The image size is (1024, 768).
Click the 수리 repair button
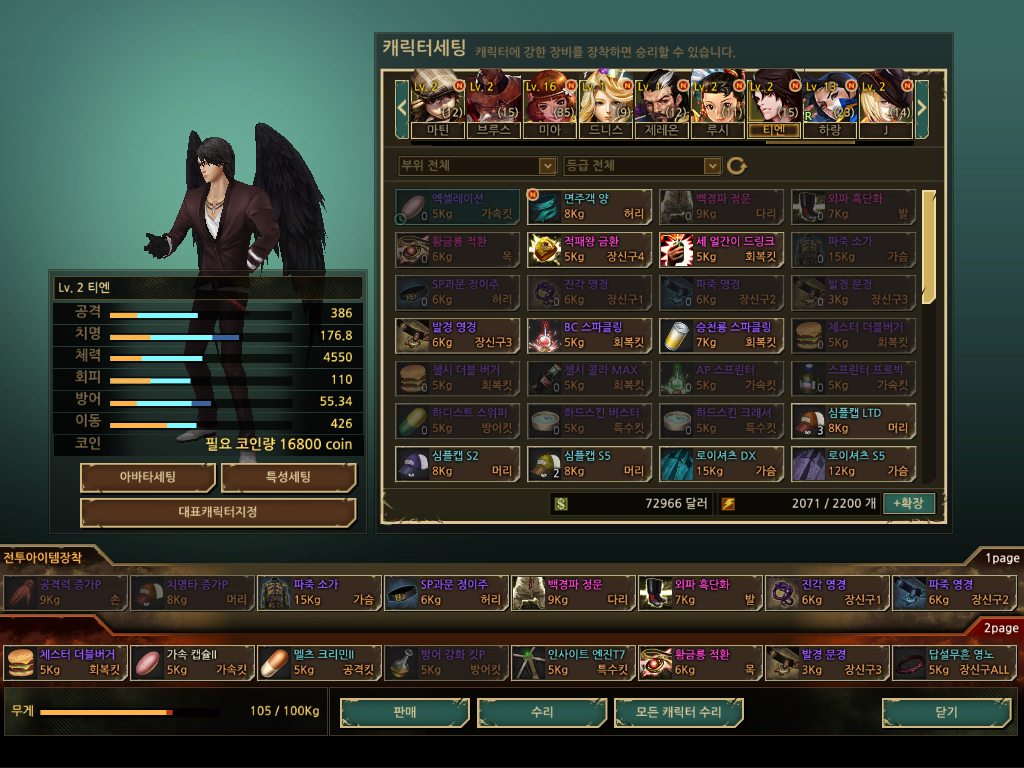click(x=542, y=713)
